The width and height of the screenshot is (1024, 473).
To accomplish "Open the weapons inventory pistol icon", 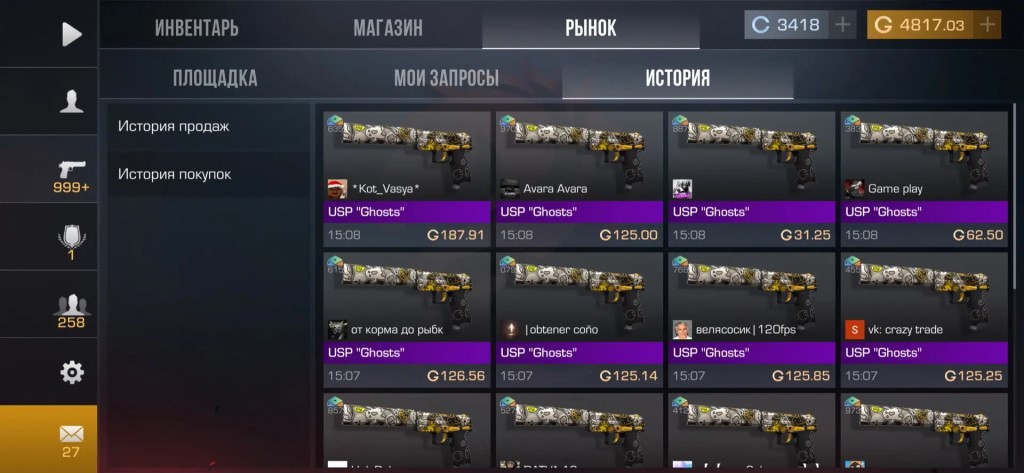I will pos(71,172).
